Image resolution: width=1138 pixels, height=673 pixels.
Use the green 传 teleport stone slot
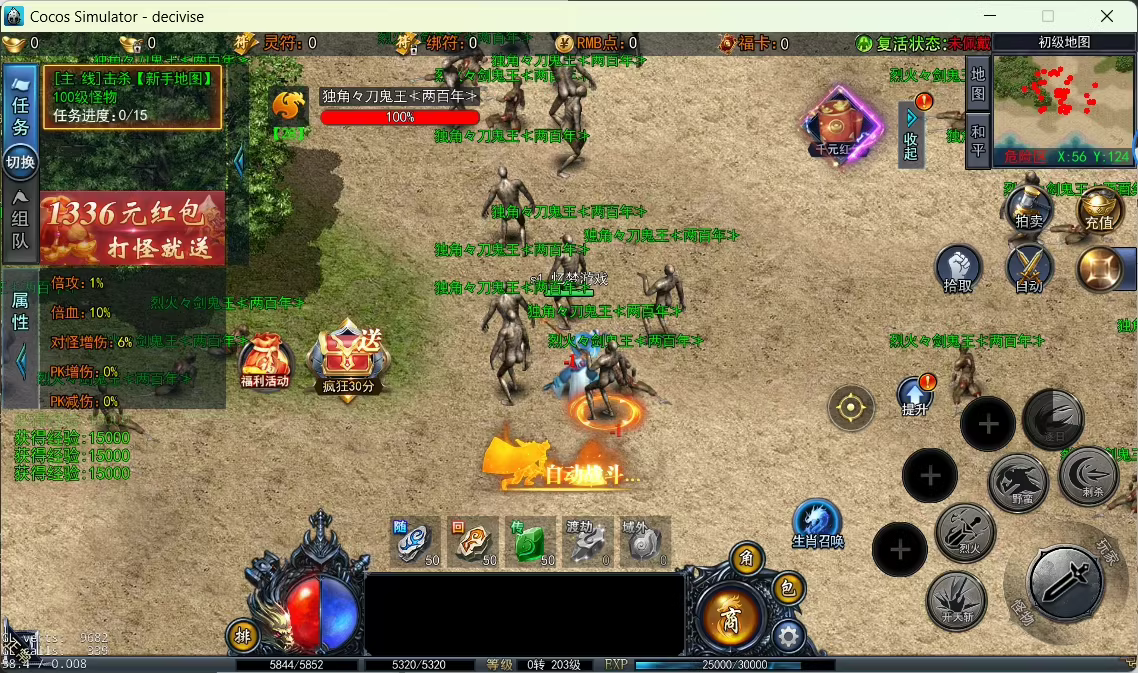(x=530, y=542)
